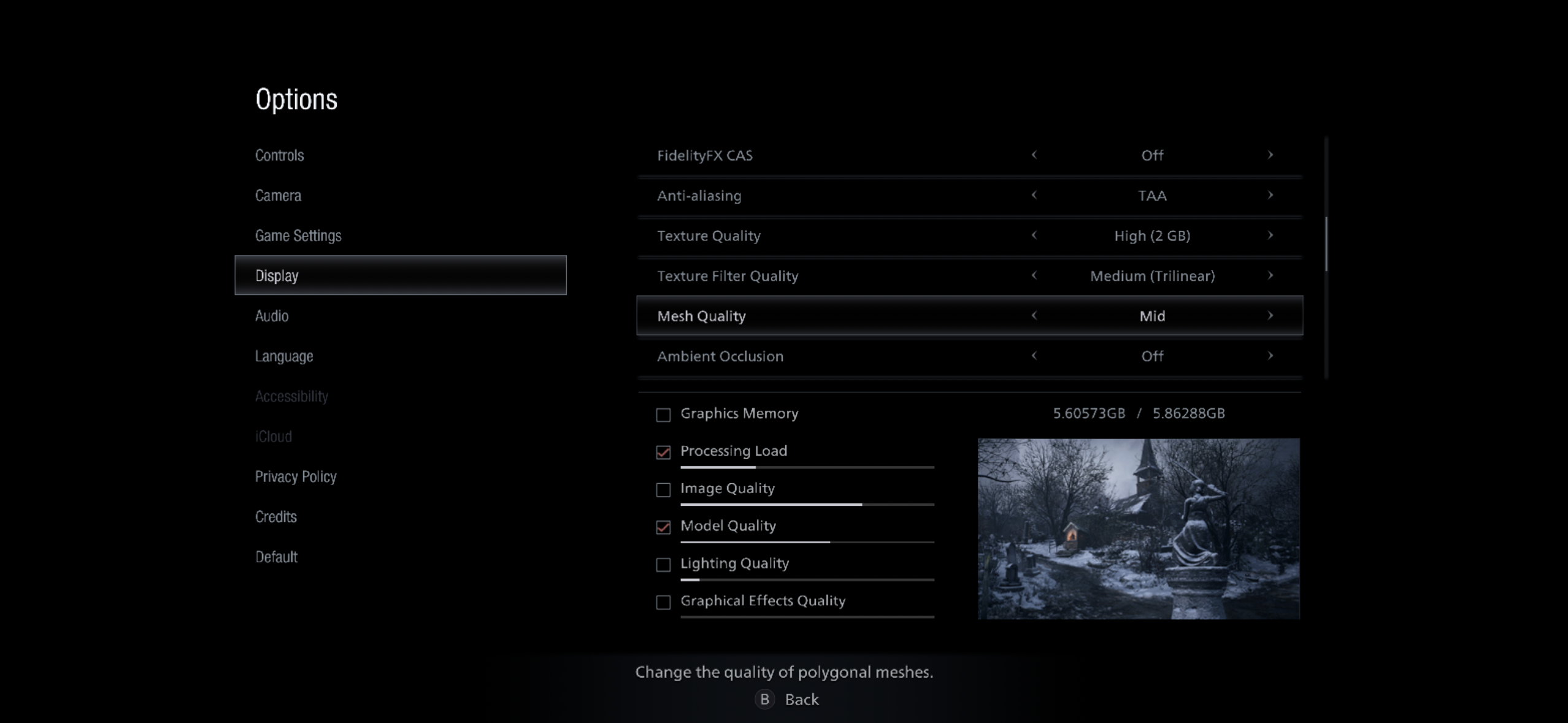Switch to the Audio section
Viewport: 1568px width, 723px height.
tap(272, 315)
